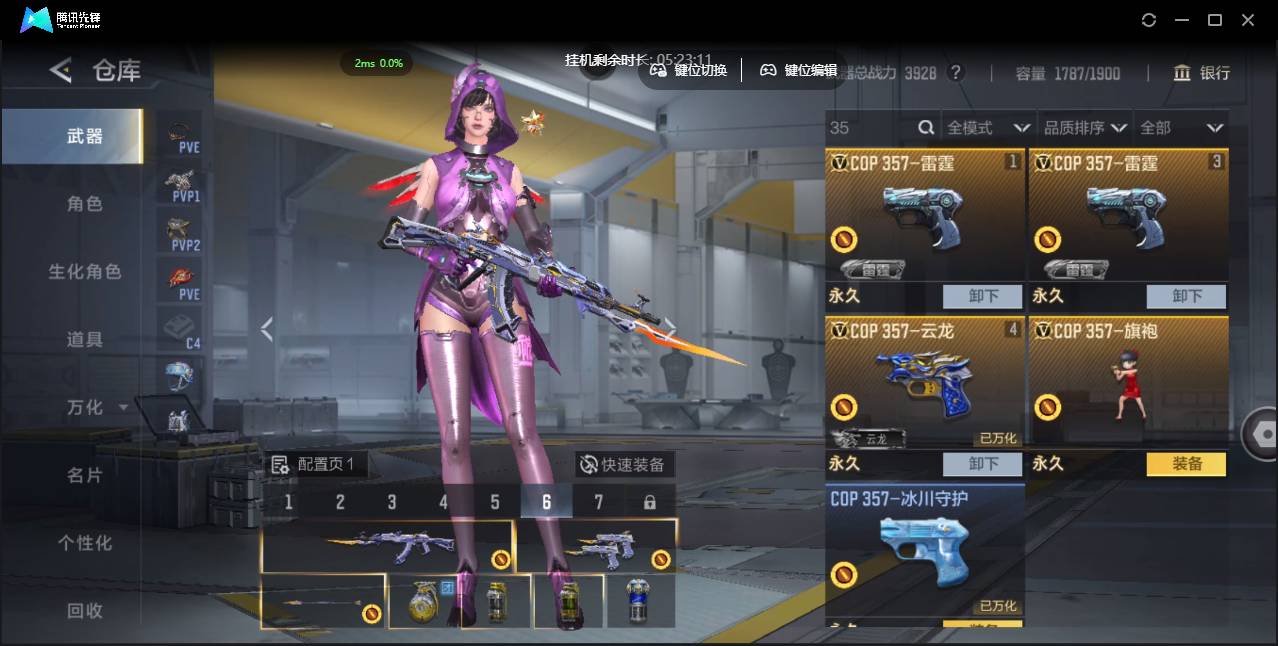The width and height of the screenshot is (1278, 646).
Task: Open the 品质排序 sort dropdown
Action: tap(1085, 128)
